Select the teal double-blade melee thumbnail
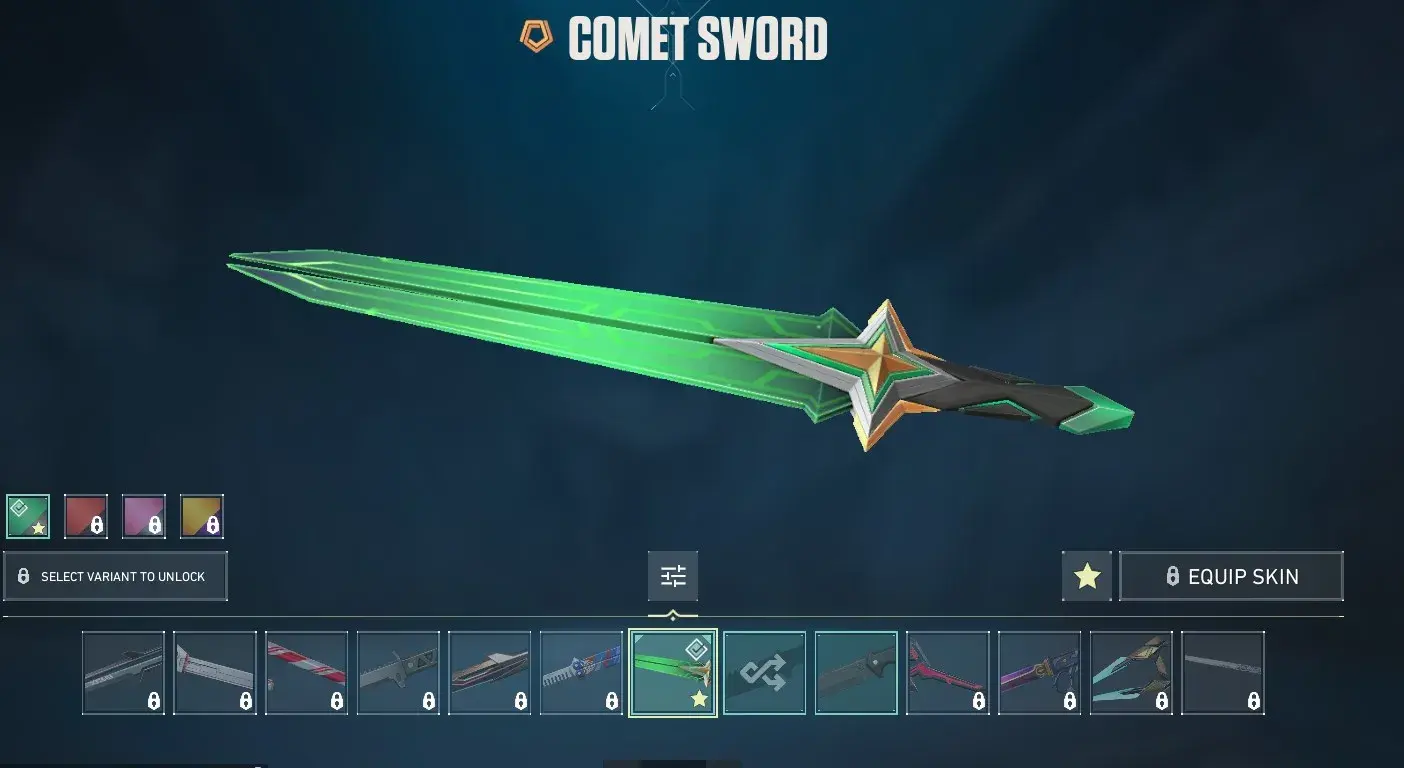This screenshot has width=1404, height=768. [x=1131, y=671]
